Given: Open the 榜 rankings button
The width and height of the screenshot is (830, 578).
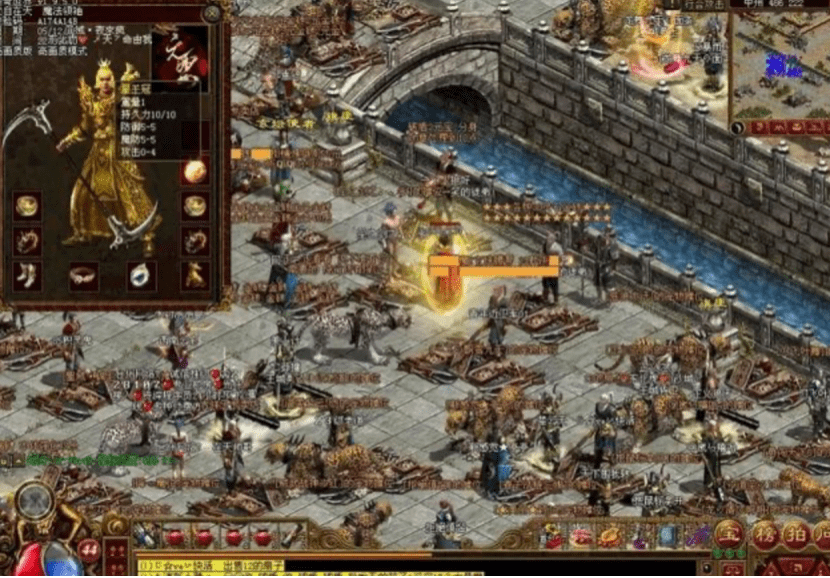Looking at the screenshot, I should pos(766,533).
